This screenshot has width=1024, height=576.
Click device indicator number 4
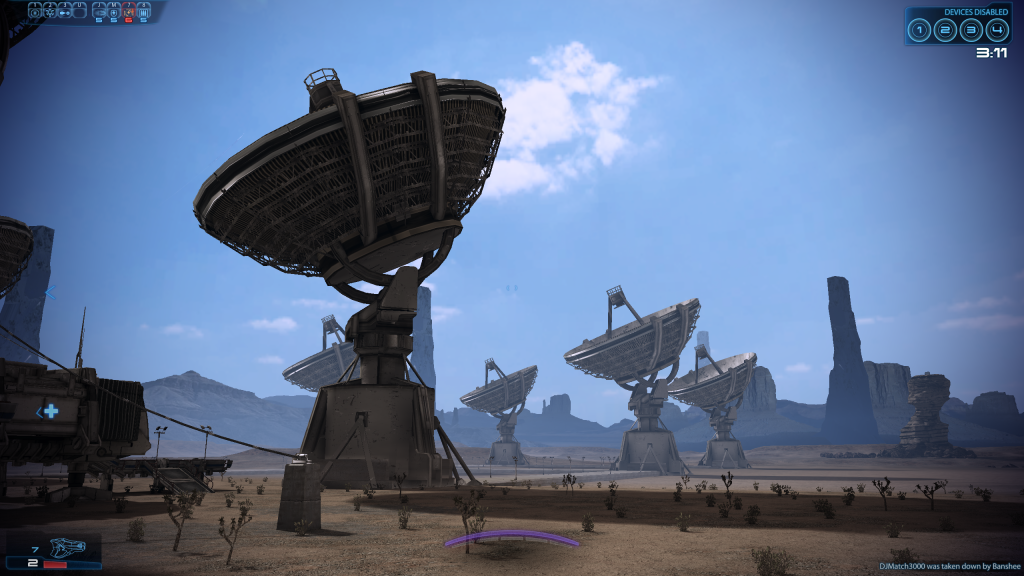[x=996, y=30]
